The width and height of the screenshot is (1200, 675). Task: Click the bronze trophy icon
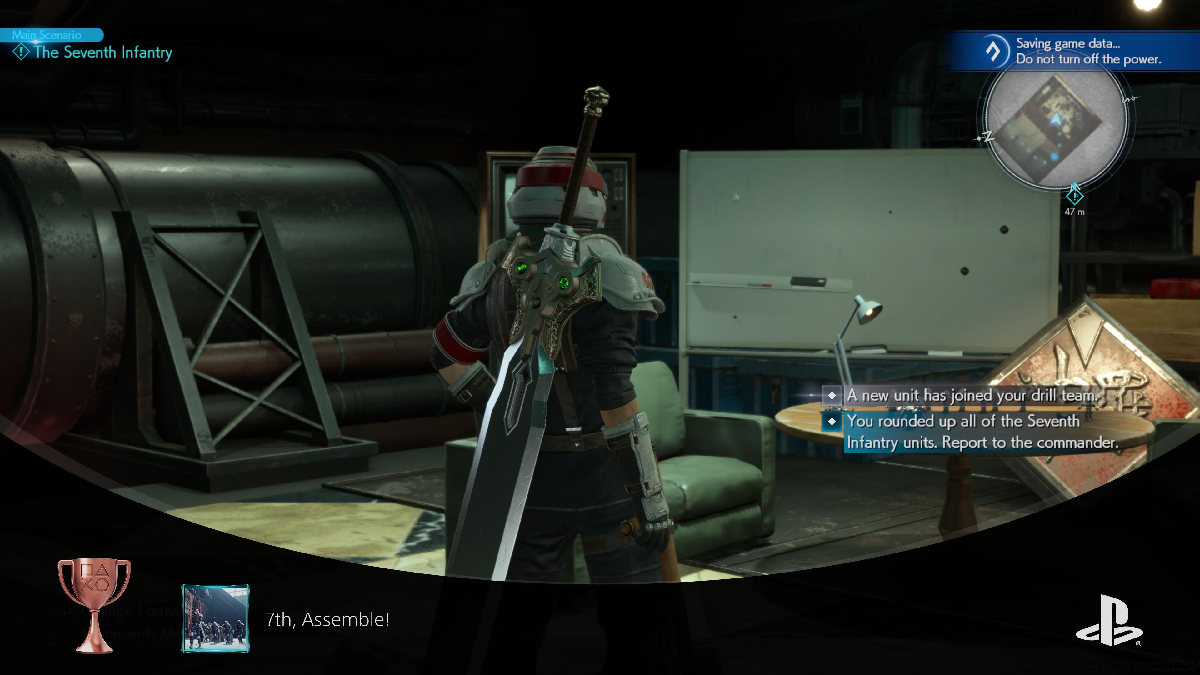coord(87,604)
